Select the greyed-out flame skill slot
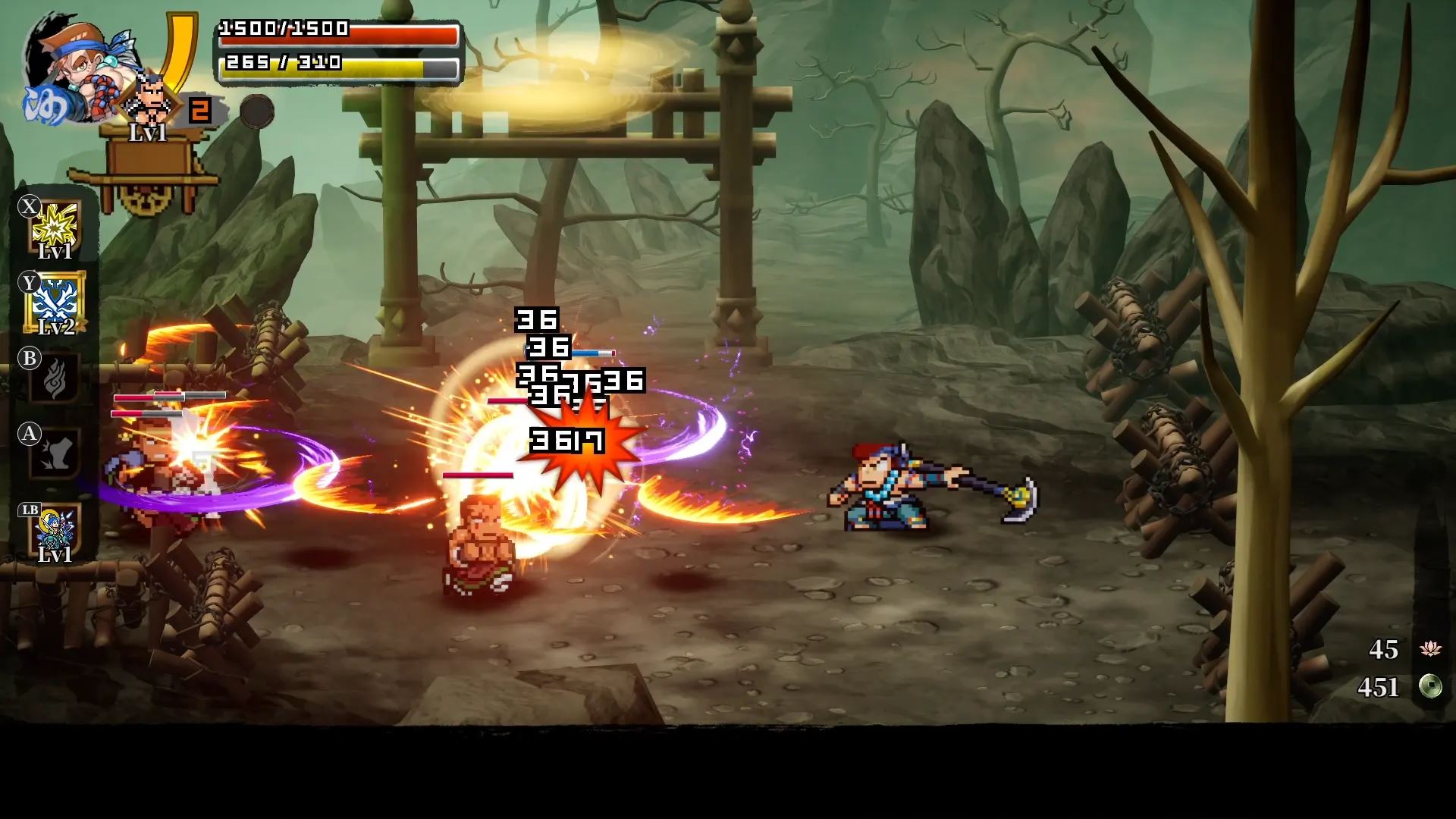The width and height of the screenshot is (1456, 819). point(55,378)
